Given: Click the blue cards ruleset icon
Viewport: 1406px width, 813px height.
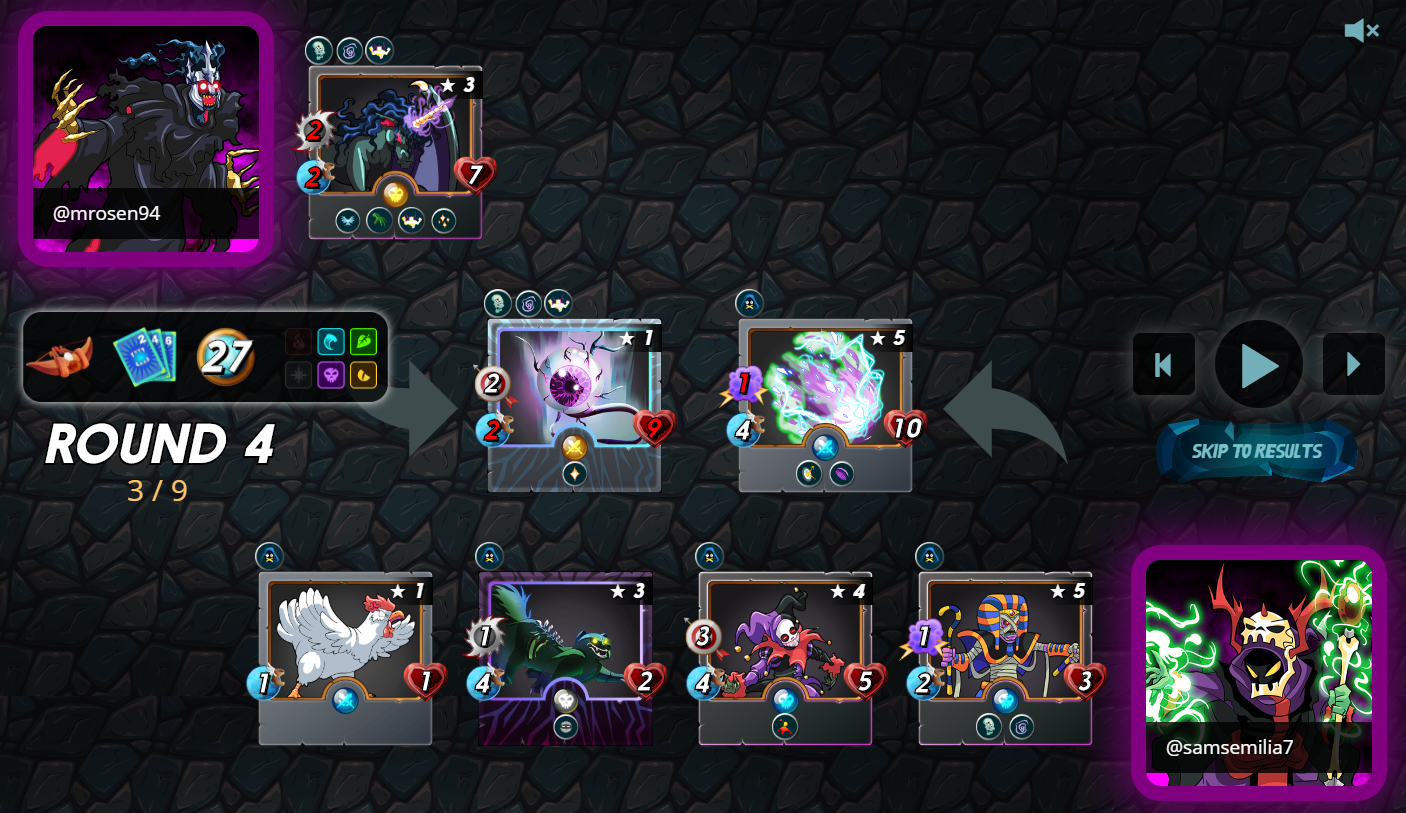Looking at the screenshot, I should pos(145,357).
